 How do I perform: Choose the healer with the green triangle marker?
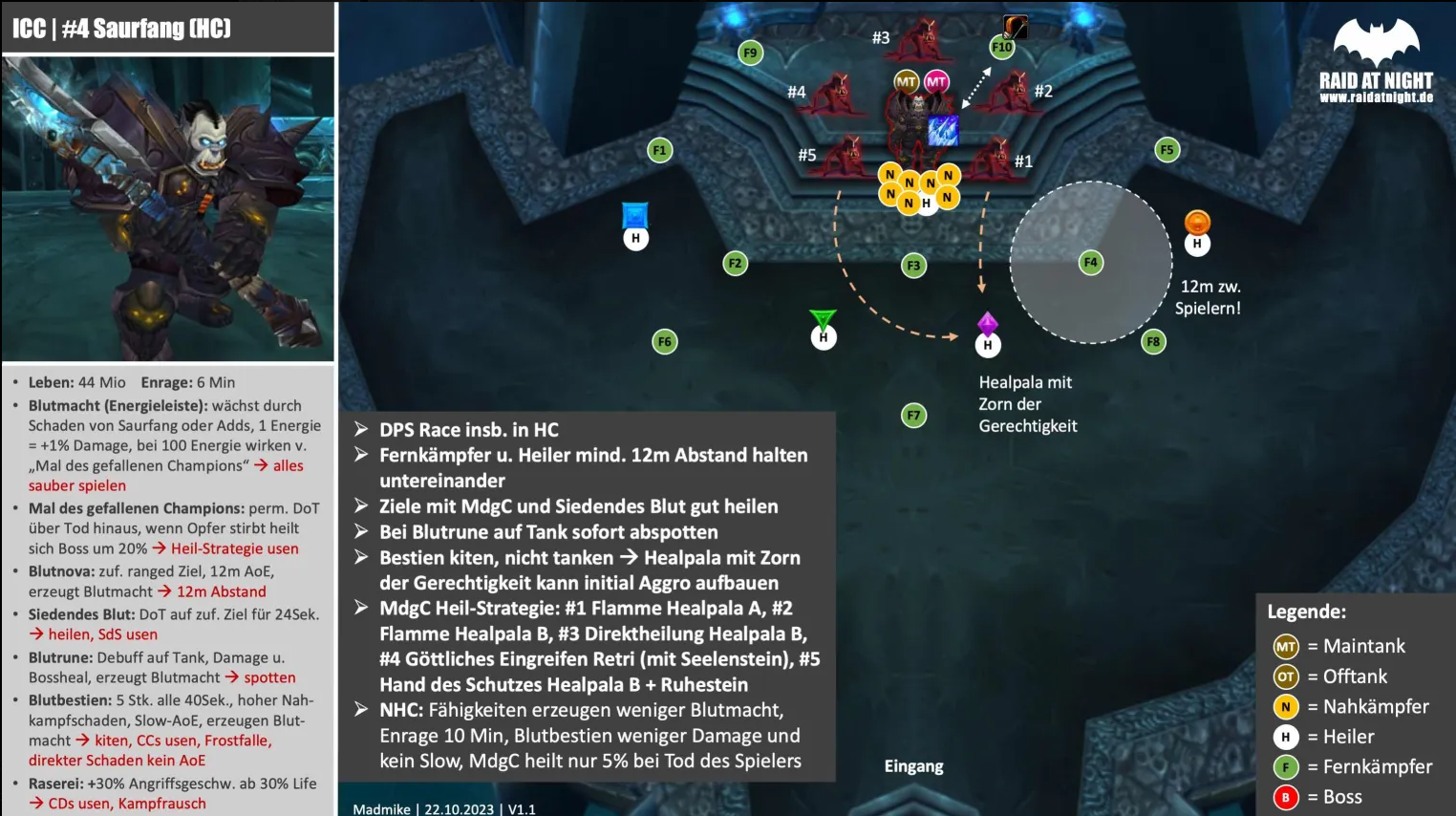pos(824,336)
